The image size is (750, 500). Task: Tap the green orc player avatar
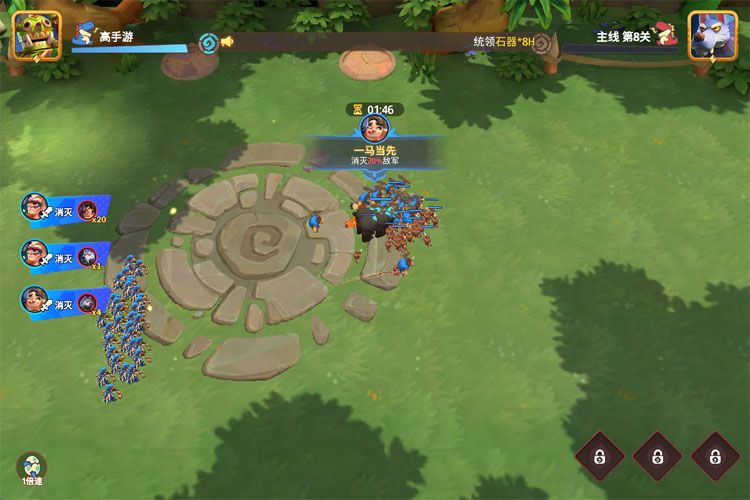point(36,35)
